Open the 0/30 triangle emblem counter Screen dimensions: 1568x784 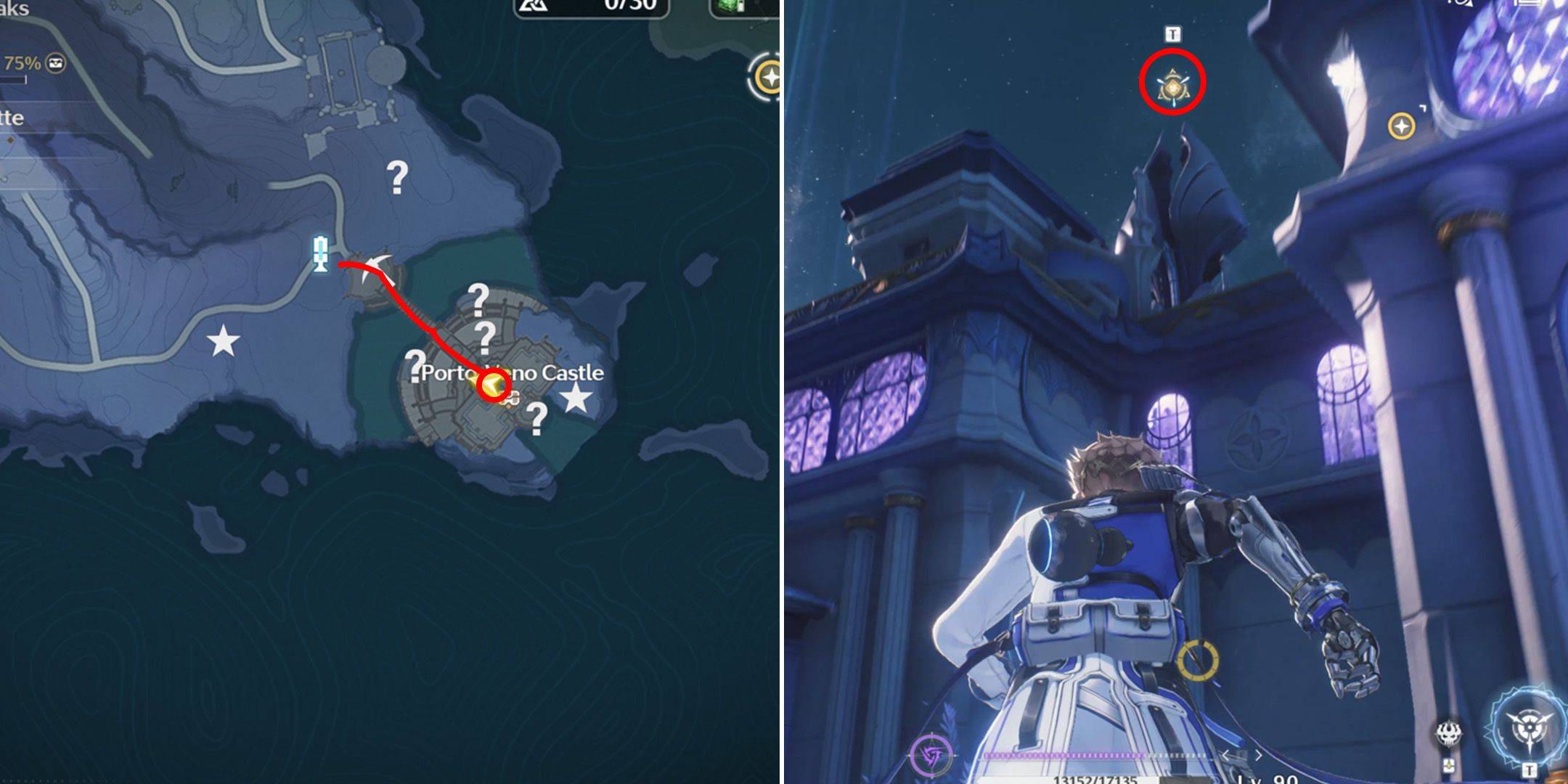coord(589,6)
